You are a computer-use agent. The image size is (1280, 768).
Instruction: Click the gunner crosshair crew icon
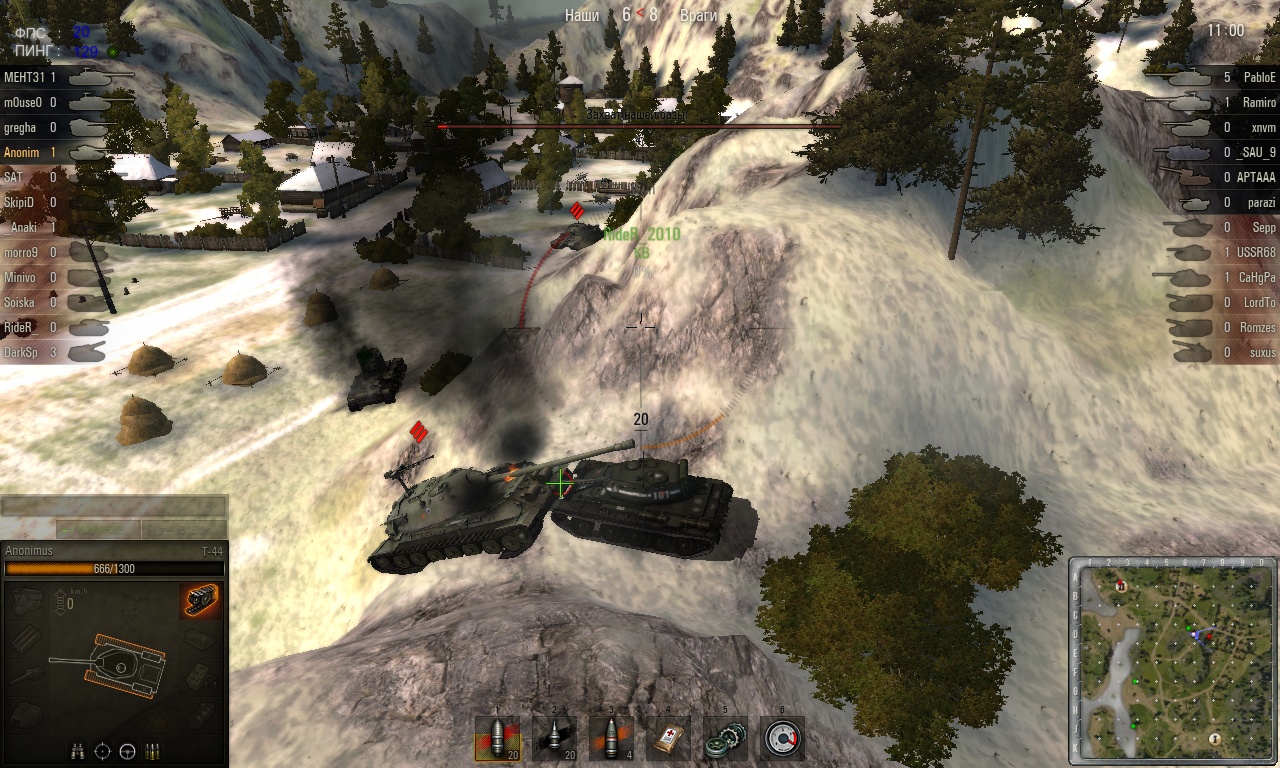tap(102, 750)
